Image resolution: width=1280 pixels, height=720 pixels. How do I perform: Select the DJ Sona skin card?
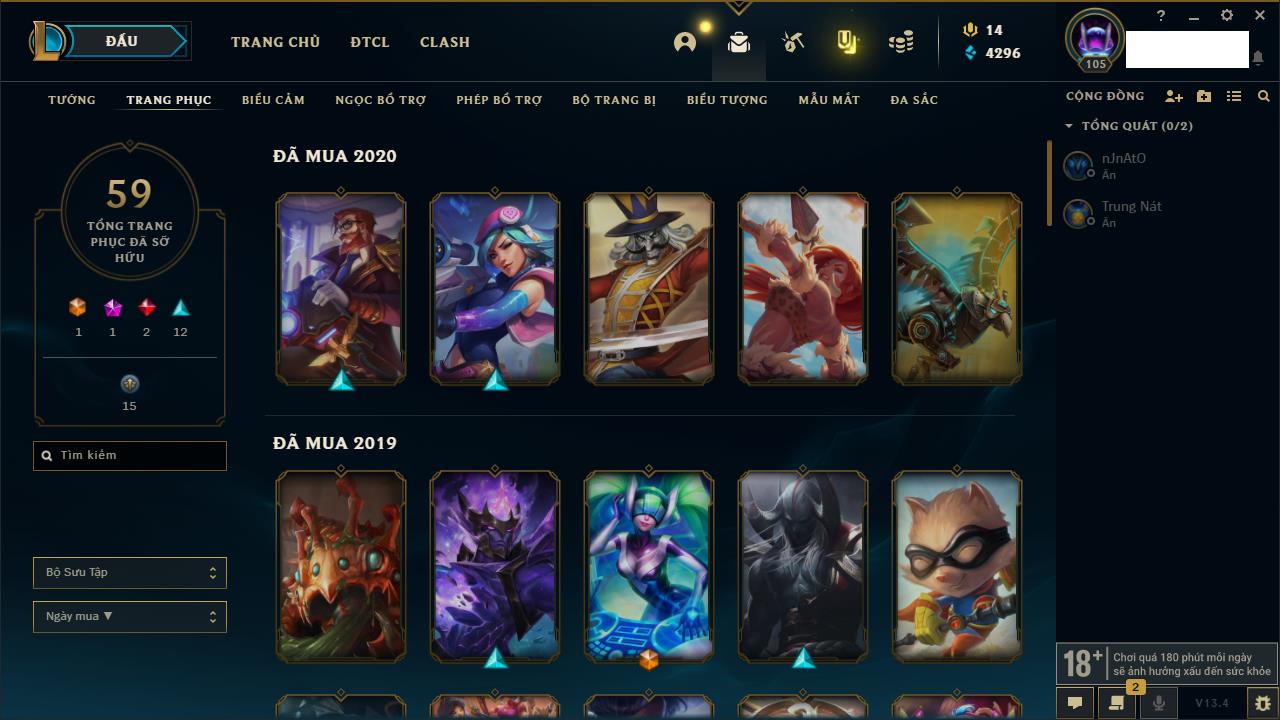649,566
